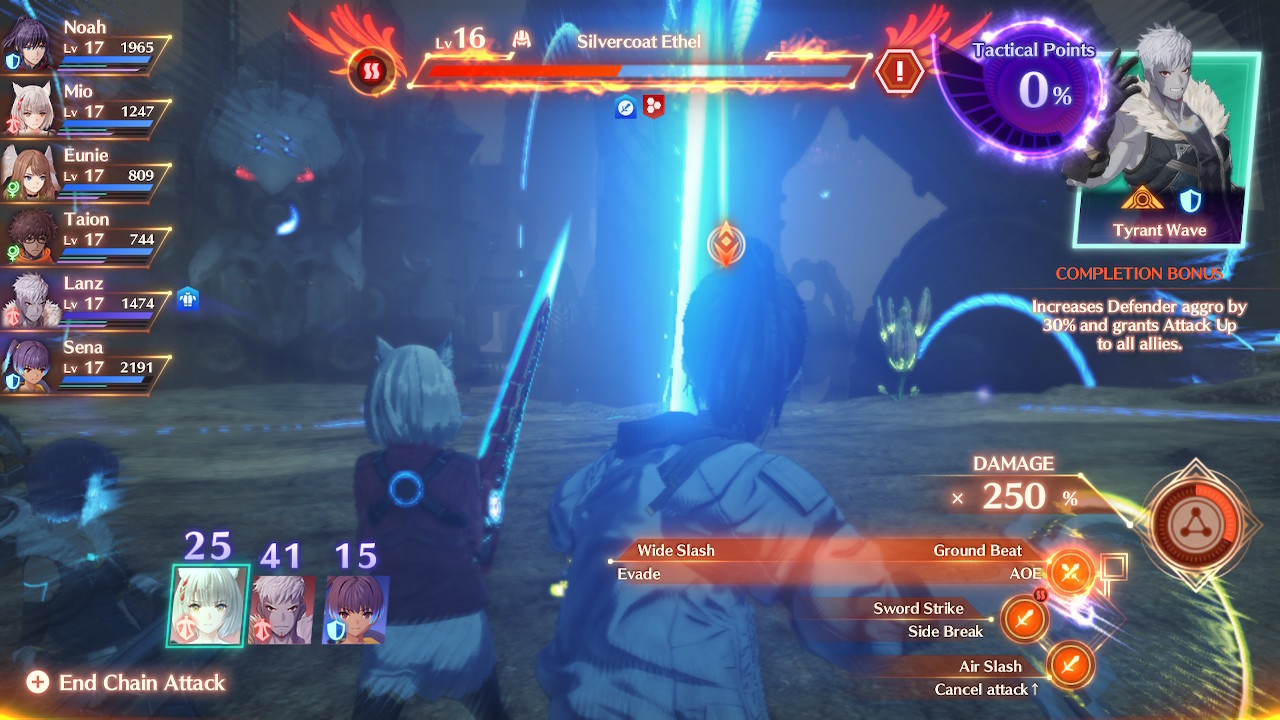
Task: Select Lanz in the party list
Action: tap(85, 298)
